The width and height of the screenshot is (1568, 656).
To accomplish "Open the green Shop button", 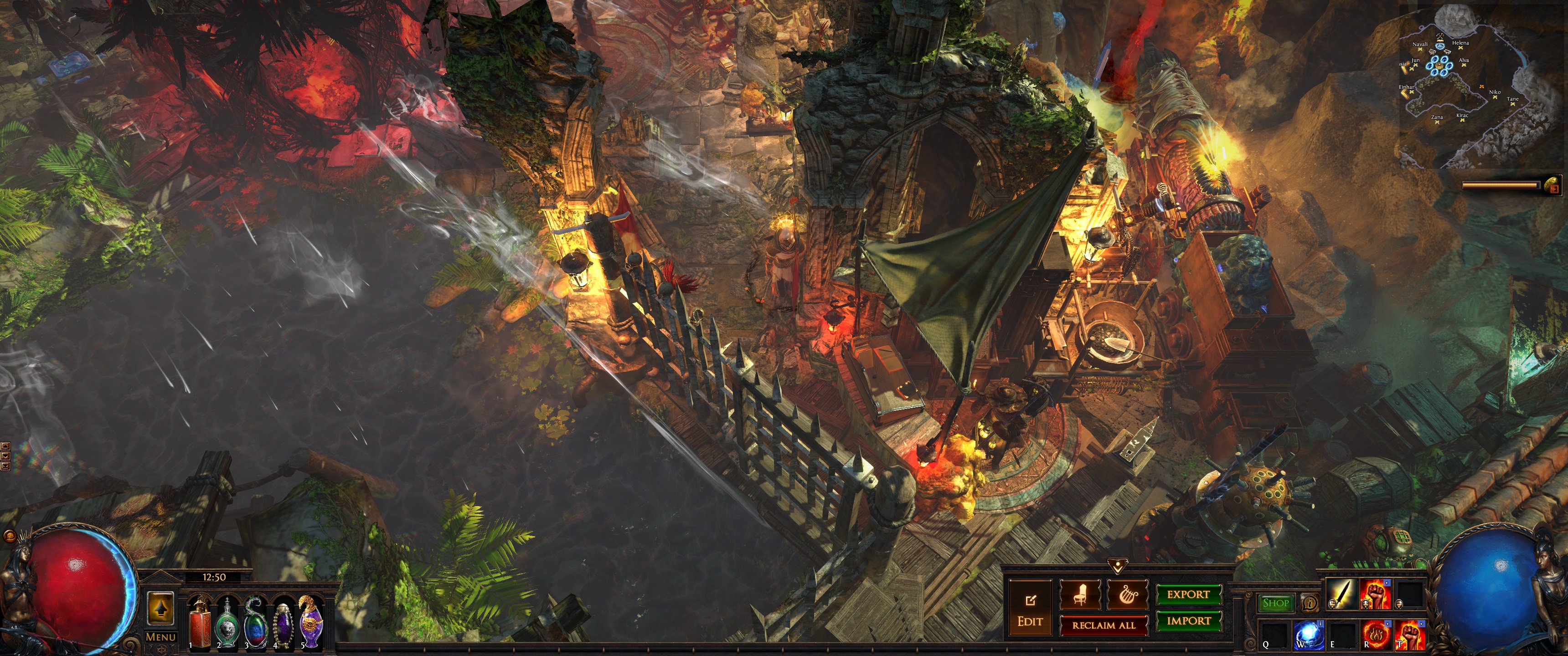I will click(1275, 603).
